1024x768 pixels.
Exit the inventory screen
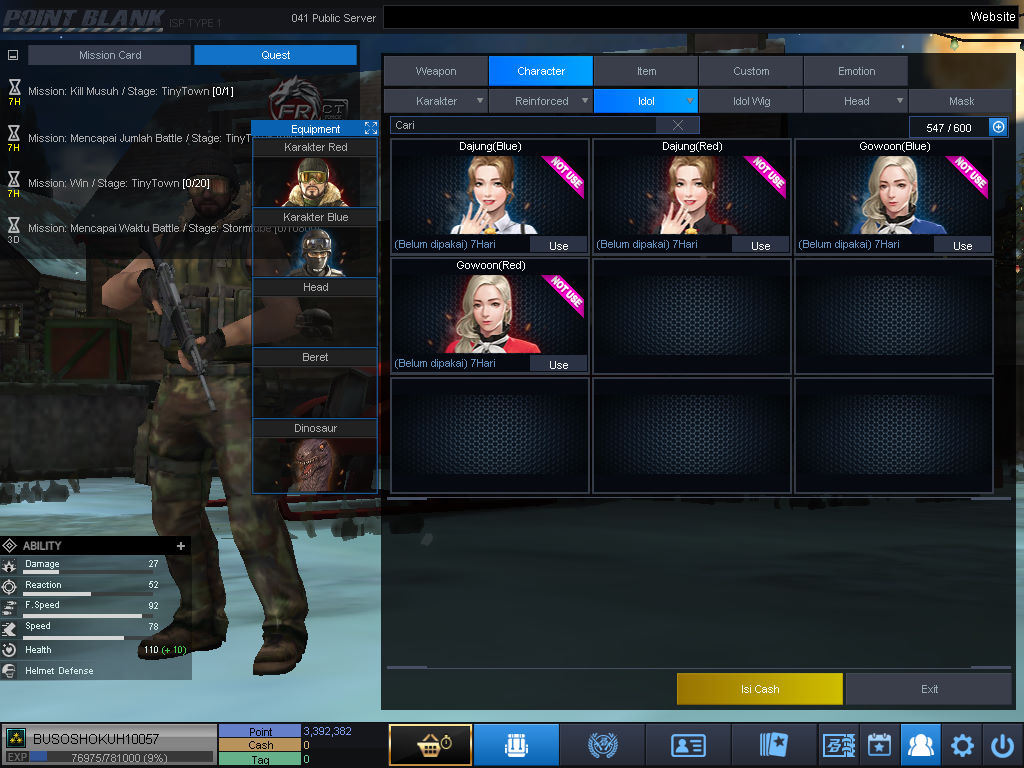click(929, 689)
